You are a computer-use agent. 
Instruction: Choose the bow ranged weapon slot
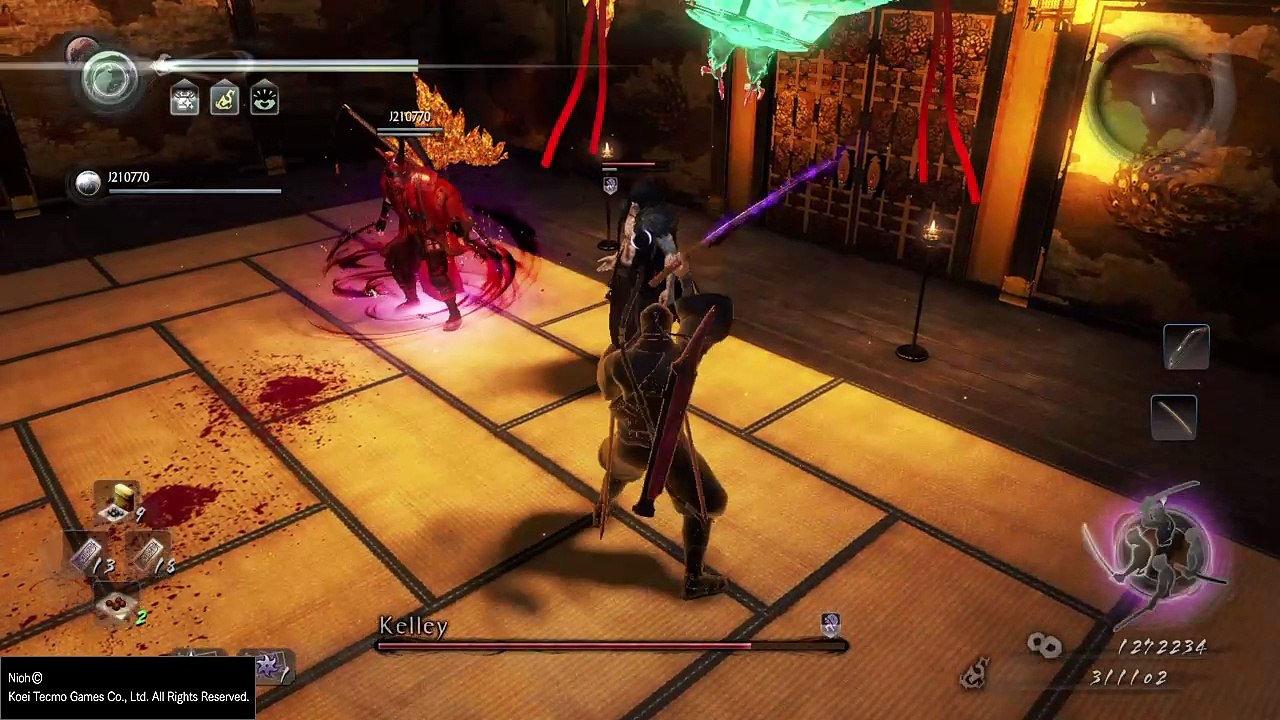tap(1186, 347)
